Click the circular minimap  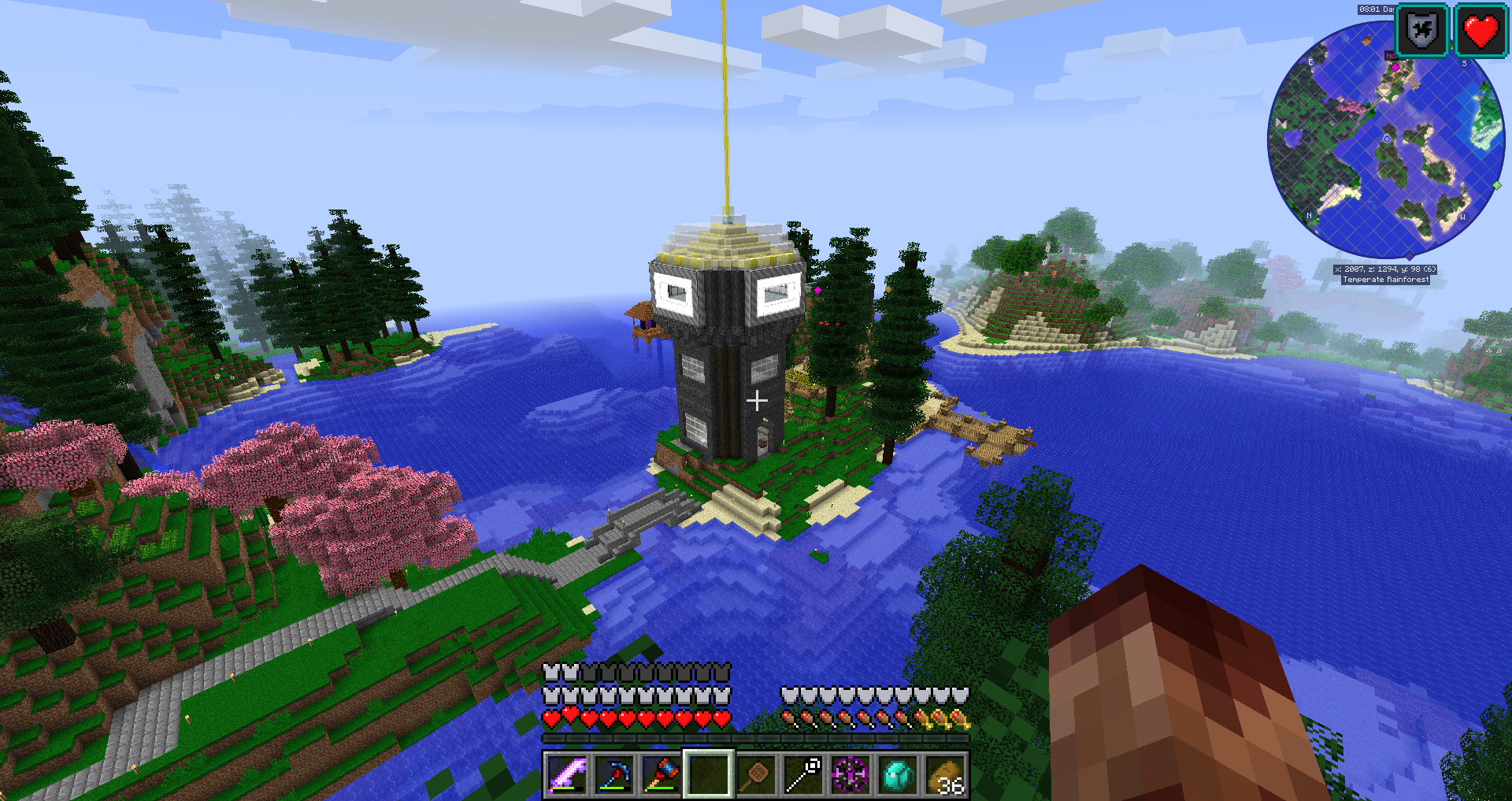click(x=1386, y=142)
